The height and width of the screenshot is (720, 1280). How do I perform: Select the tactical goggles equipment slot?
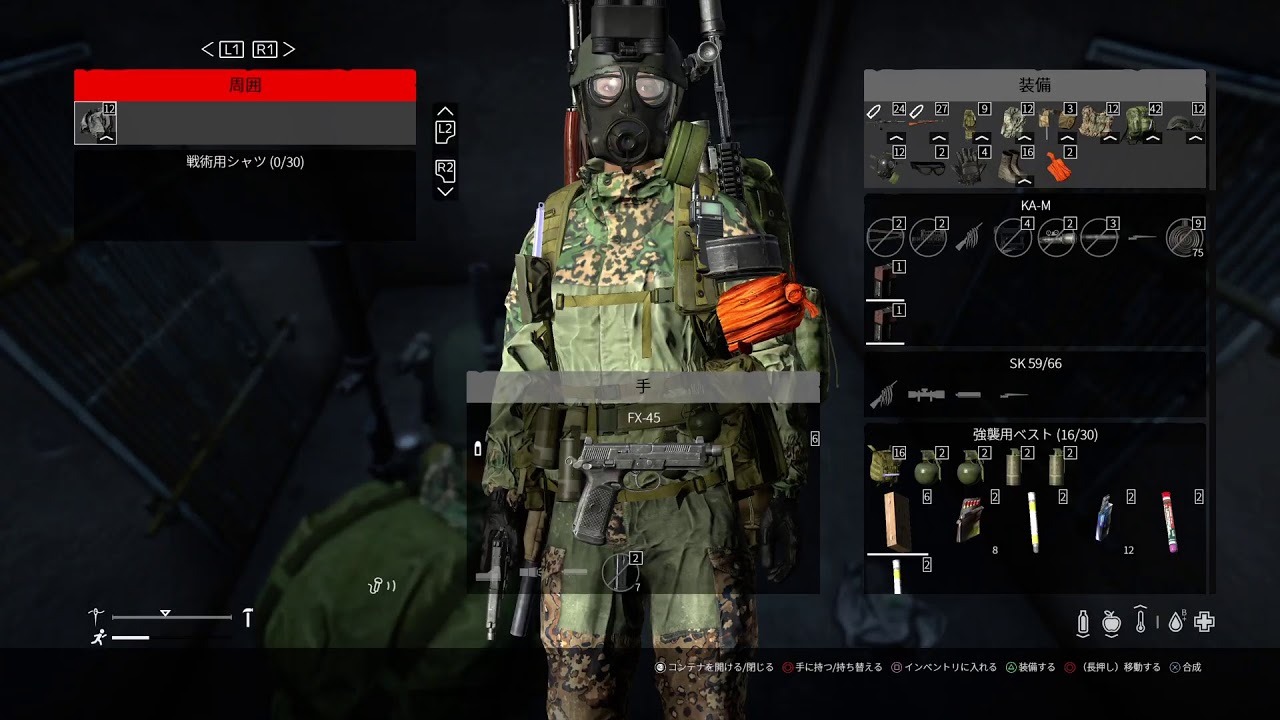(927, 167)
